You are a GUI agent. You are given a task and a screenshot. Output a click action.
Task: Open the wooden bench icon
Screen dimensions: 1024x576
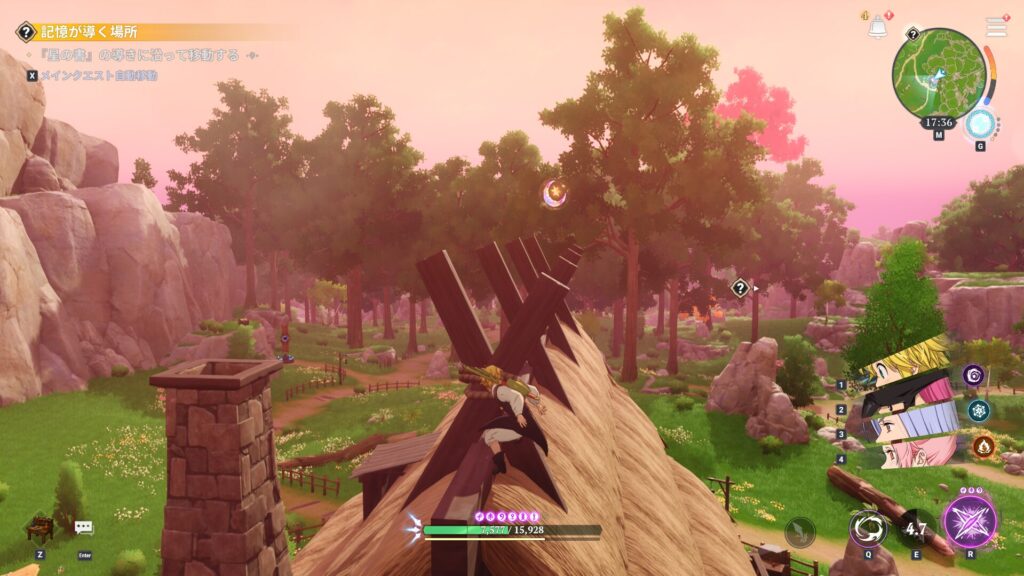tap(39, 527)
